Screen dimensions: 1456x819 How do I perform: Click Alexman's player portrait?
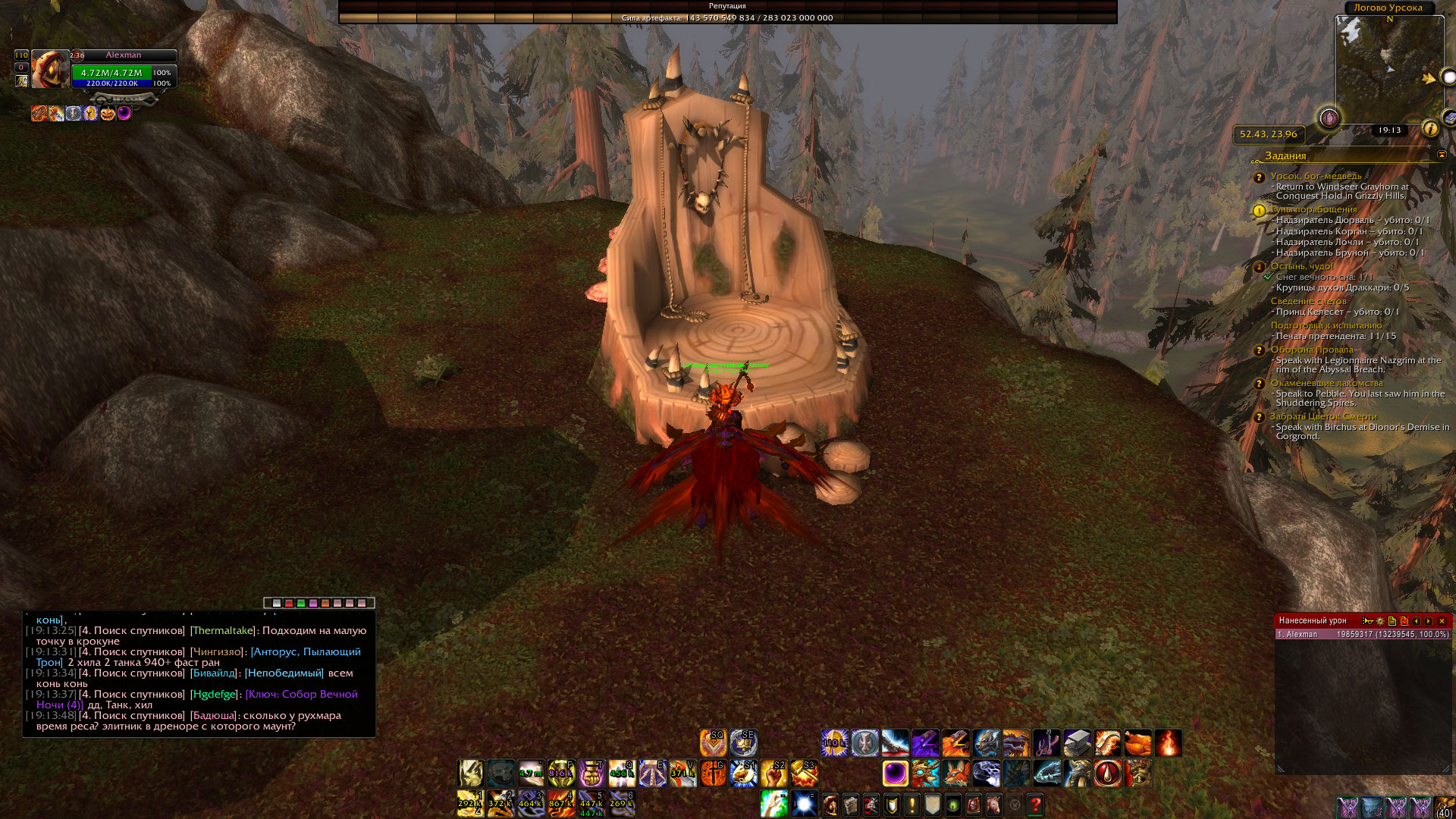[49, 70]
